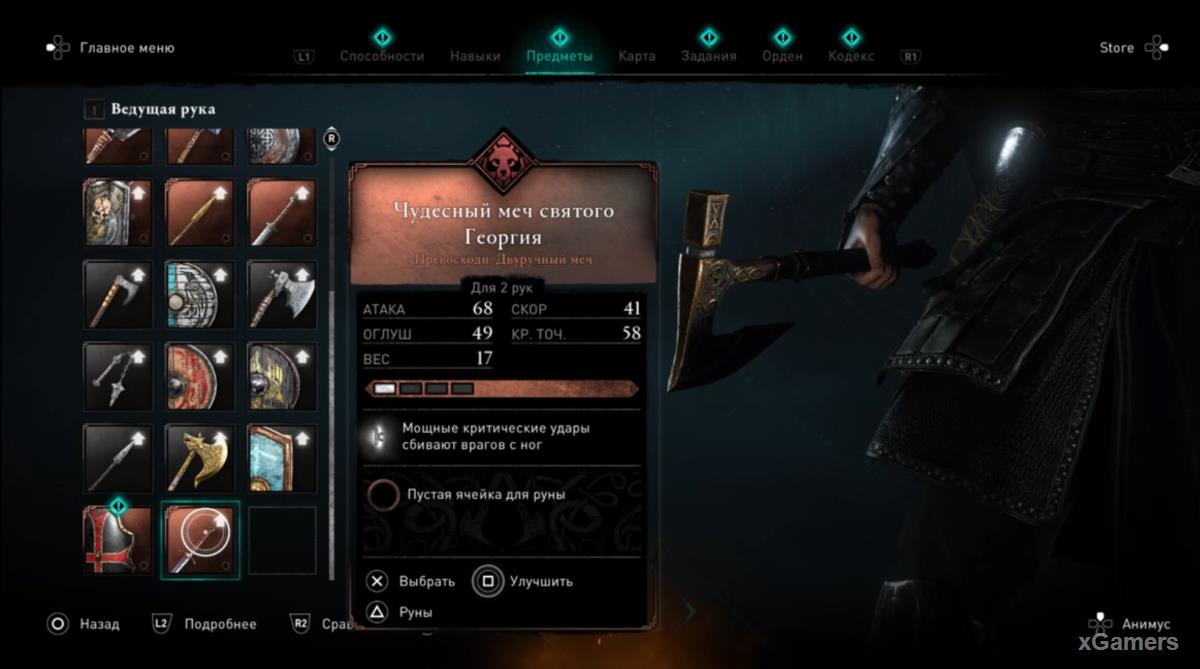
Task: Open the Store
Action: click(x=1117, y=48)
